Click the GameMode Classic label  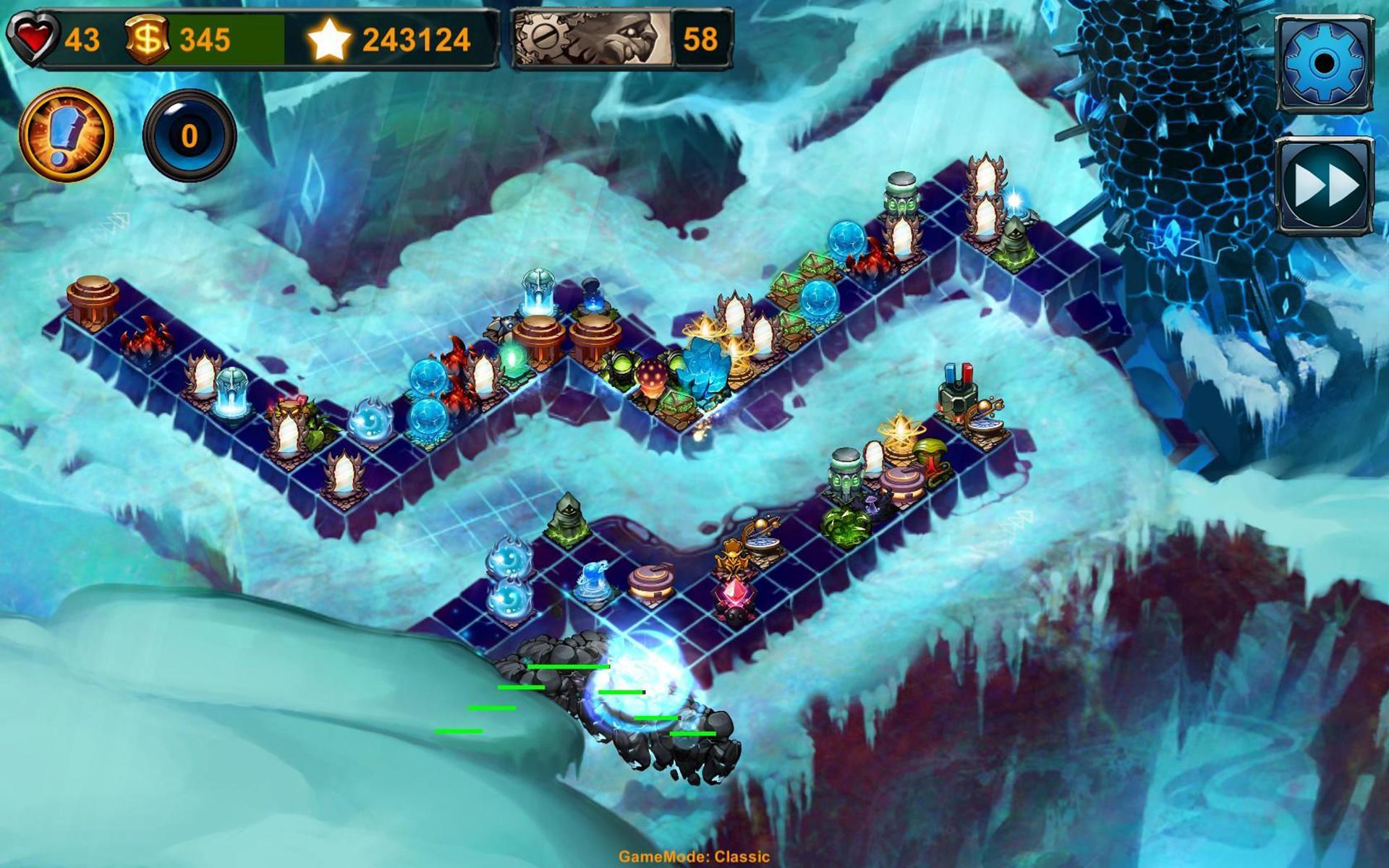click(x=692, y=855)
